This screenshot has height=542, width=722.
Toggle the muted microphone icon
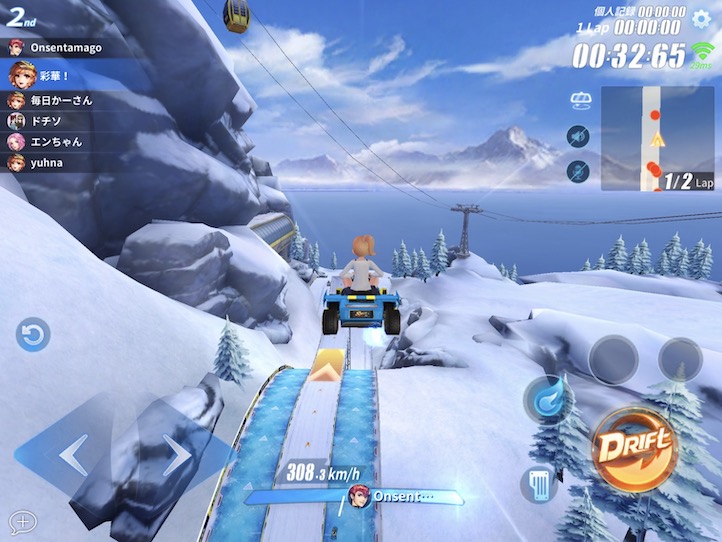point(578,171)
